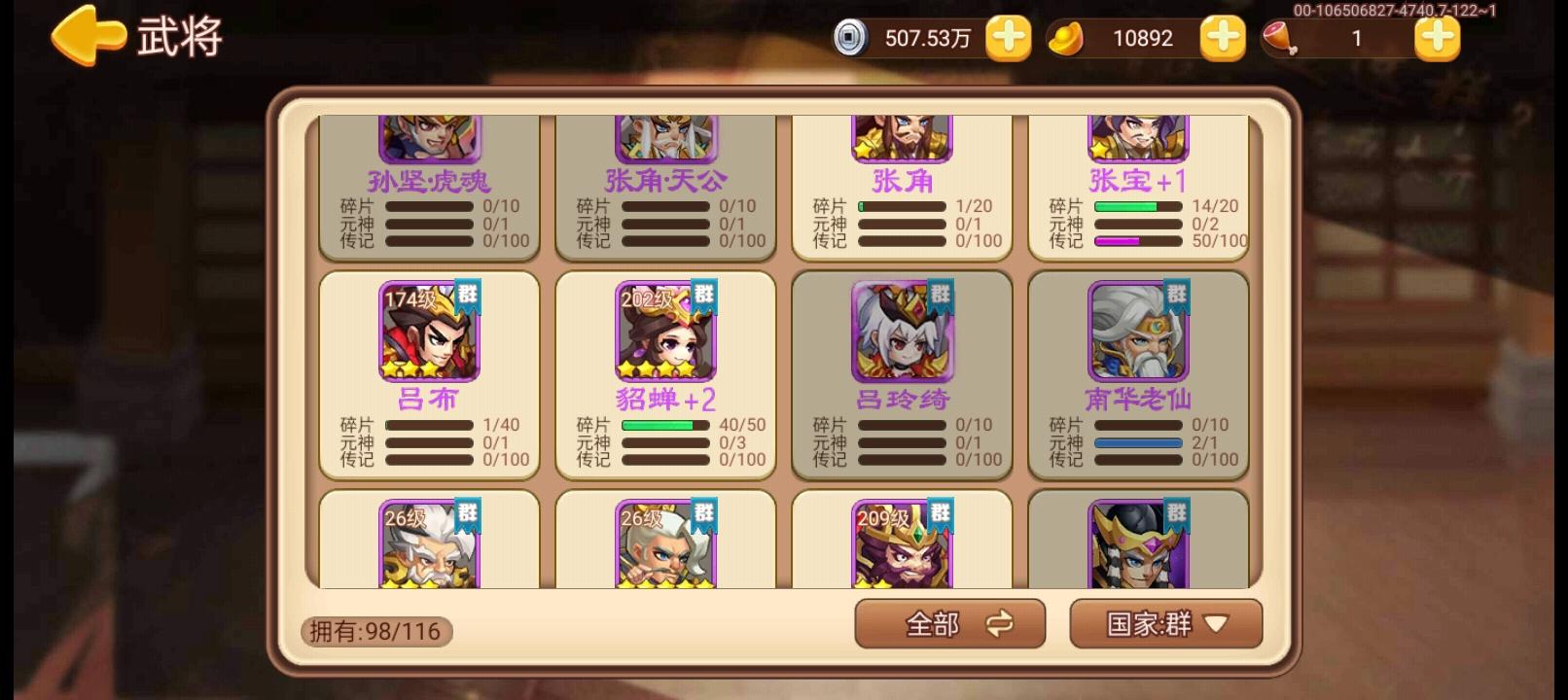Tap the plus button beside the gold count
Viewport: 1568px width, 700px height.
coord(1223,38)
